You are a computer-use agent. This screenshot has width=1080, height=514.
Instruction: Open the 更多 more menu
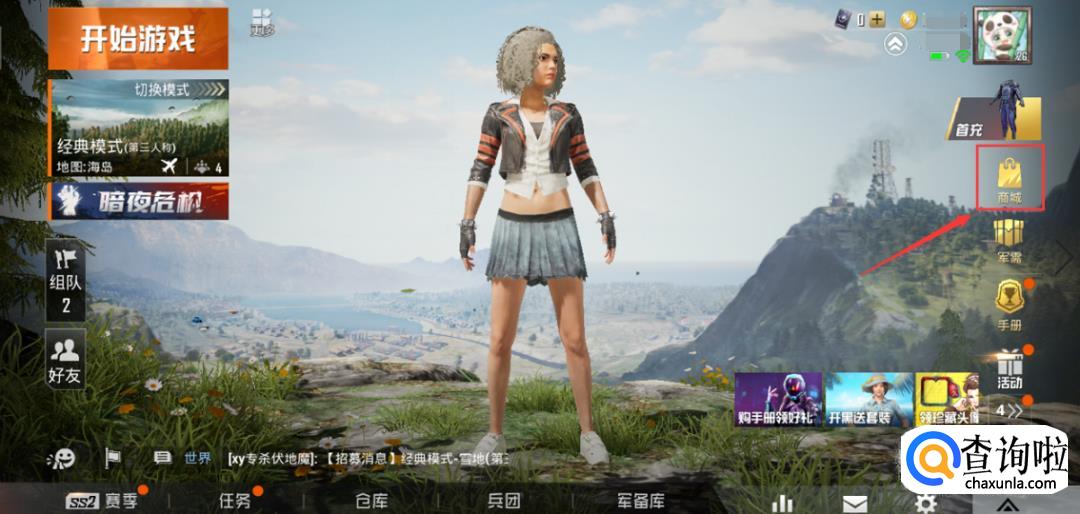(x=262, y=22)
